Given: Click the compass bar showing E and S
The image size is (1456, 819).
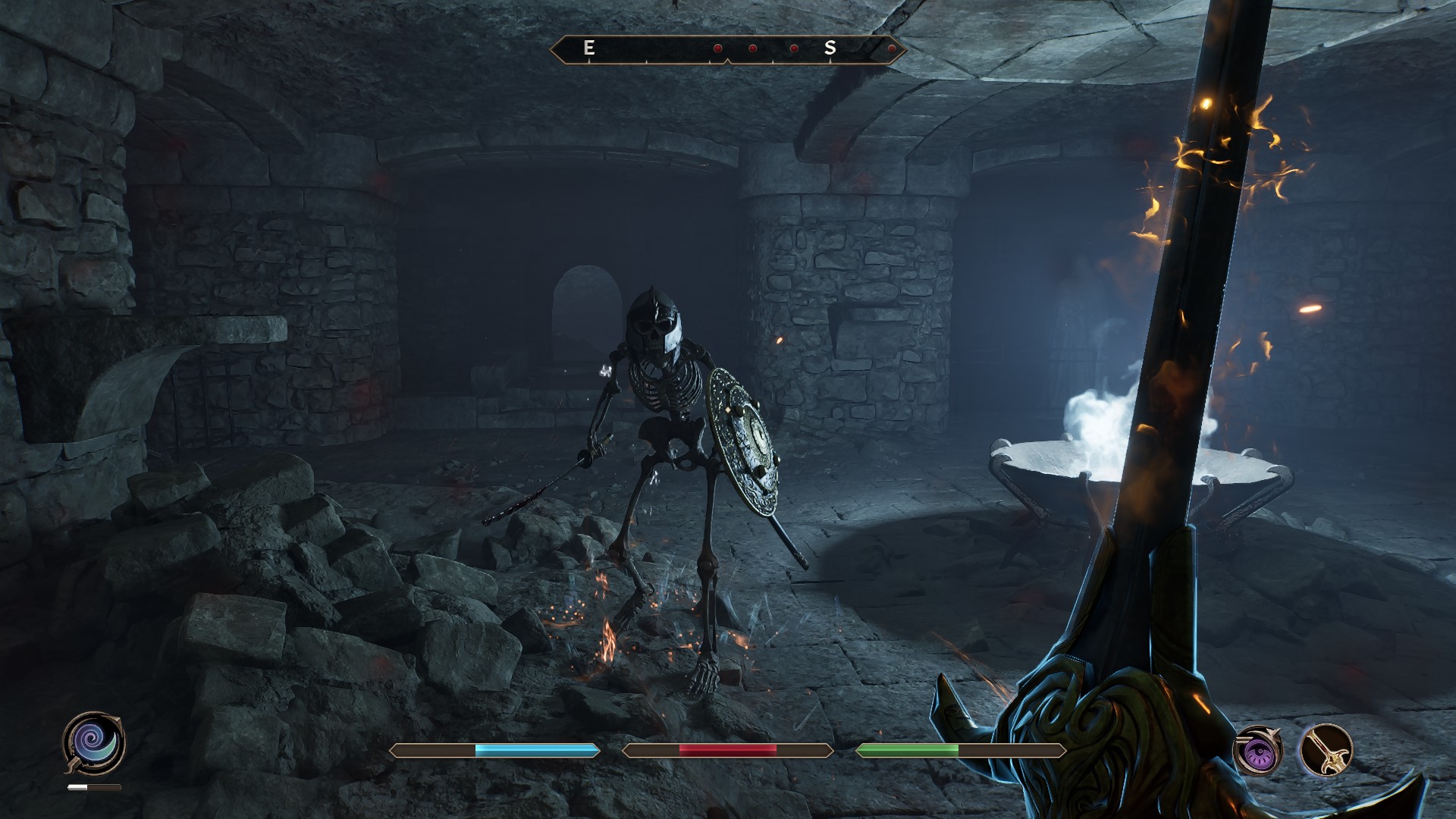Looking at the screenshot, I should point(727,49).
